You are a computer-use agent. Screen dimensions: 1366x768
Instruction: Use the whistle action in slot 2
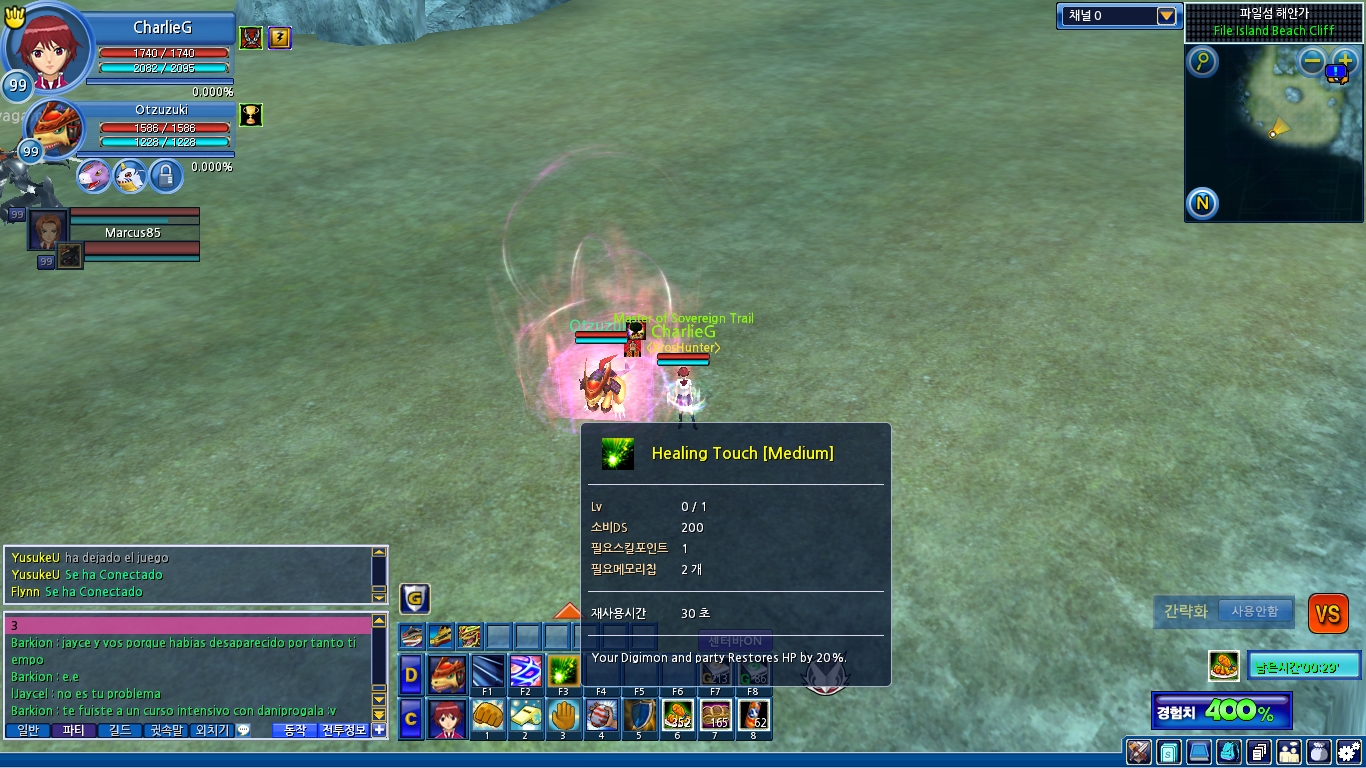(x=526, y=716)
